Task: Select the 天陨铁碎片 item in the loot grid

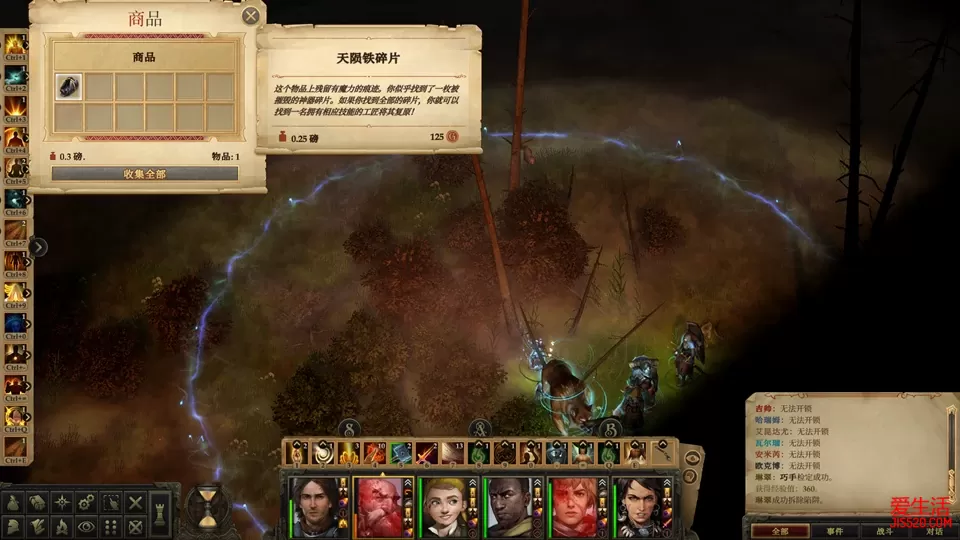Action: point(69,87)
